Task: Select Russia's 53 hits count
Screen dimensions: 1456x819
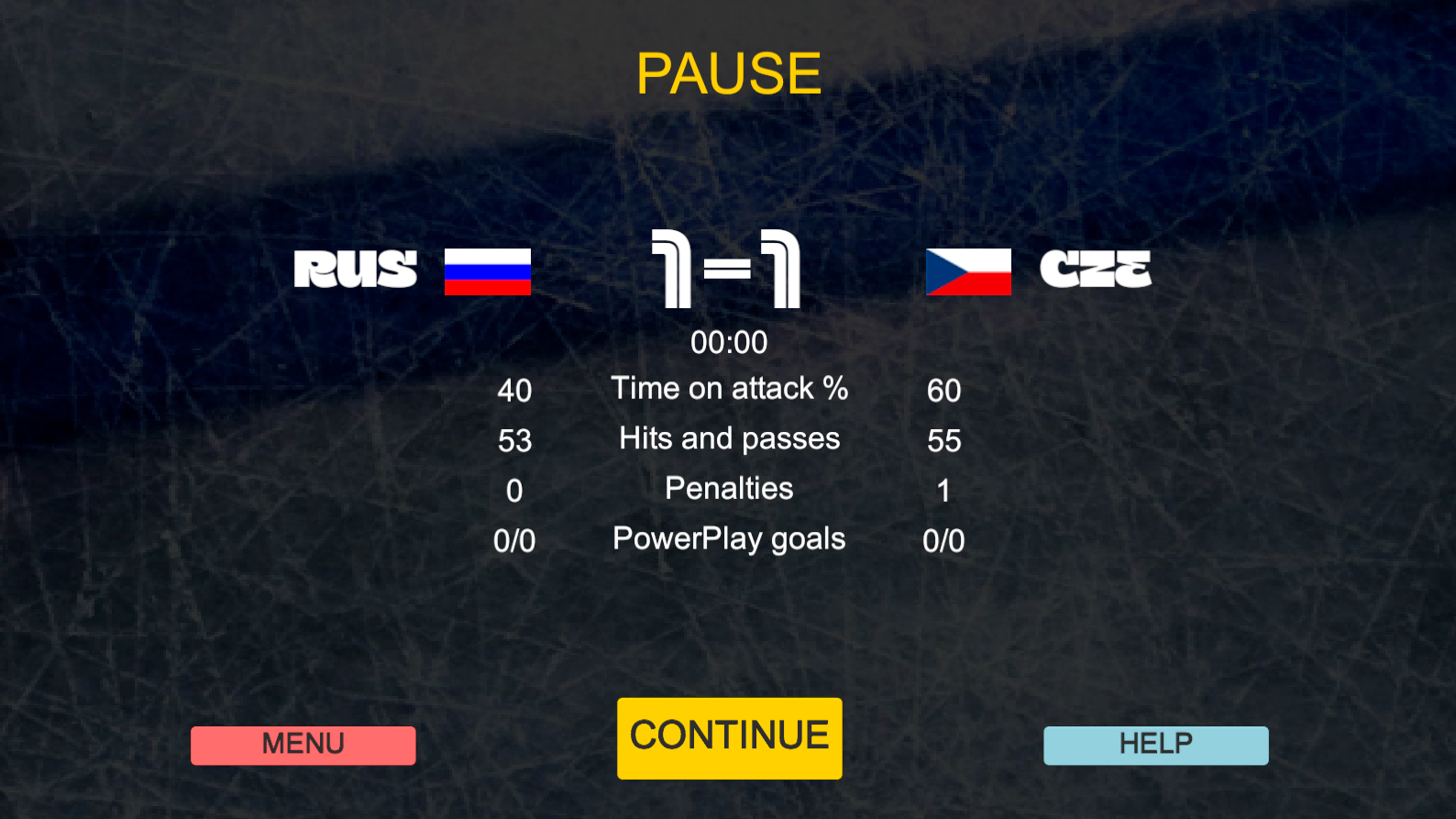Action: (x=514, y=441)
